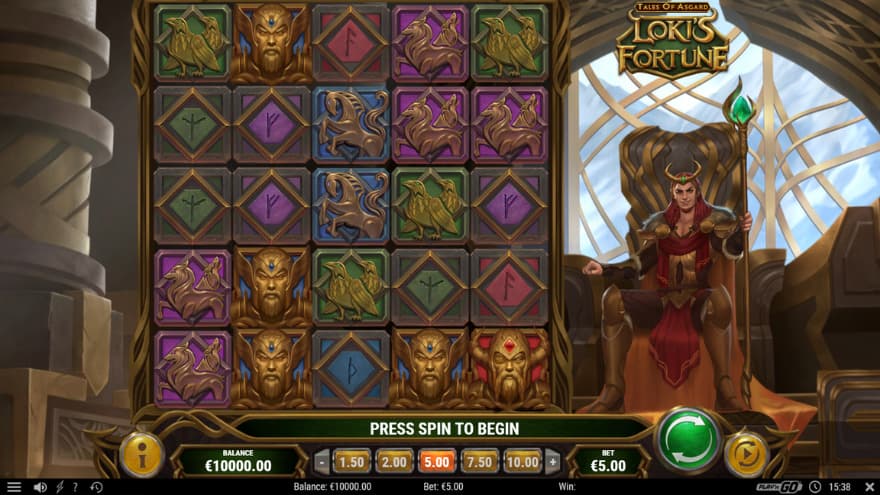The width and height of the screenshot is (880, 495).
Task: Open the gold info paytable button
Action: 141,454
